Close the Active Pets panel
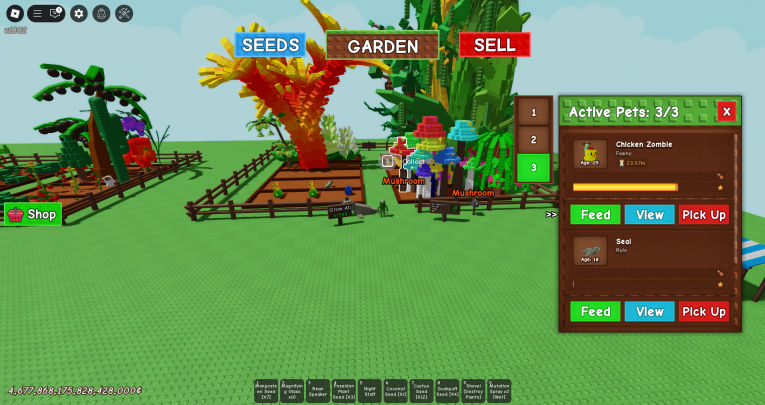 tap(726, 111)
